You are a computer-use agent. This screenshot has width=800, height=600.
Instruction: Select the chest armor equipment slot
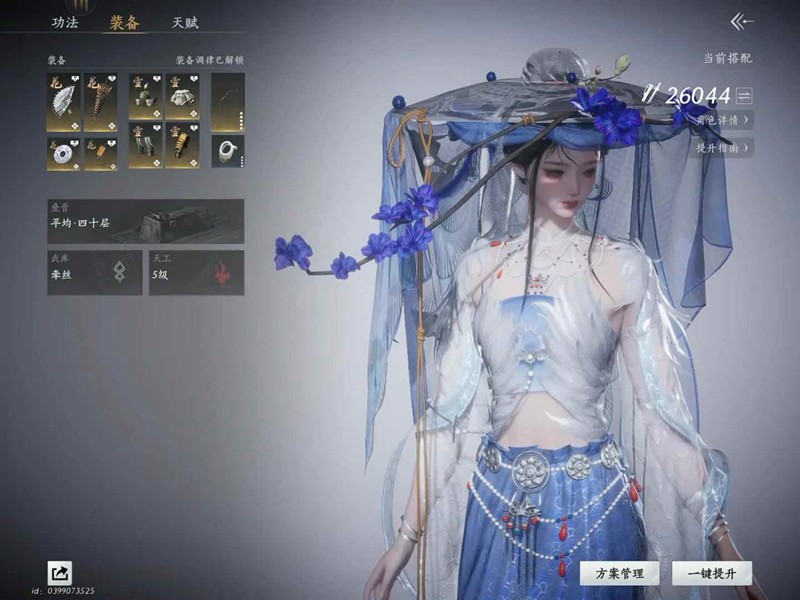point(182,95)
